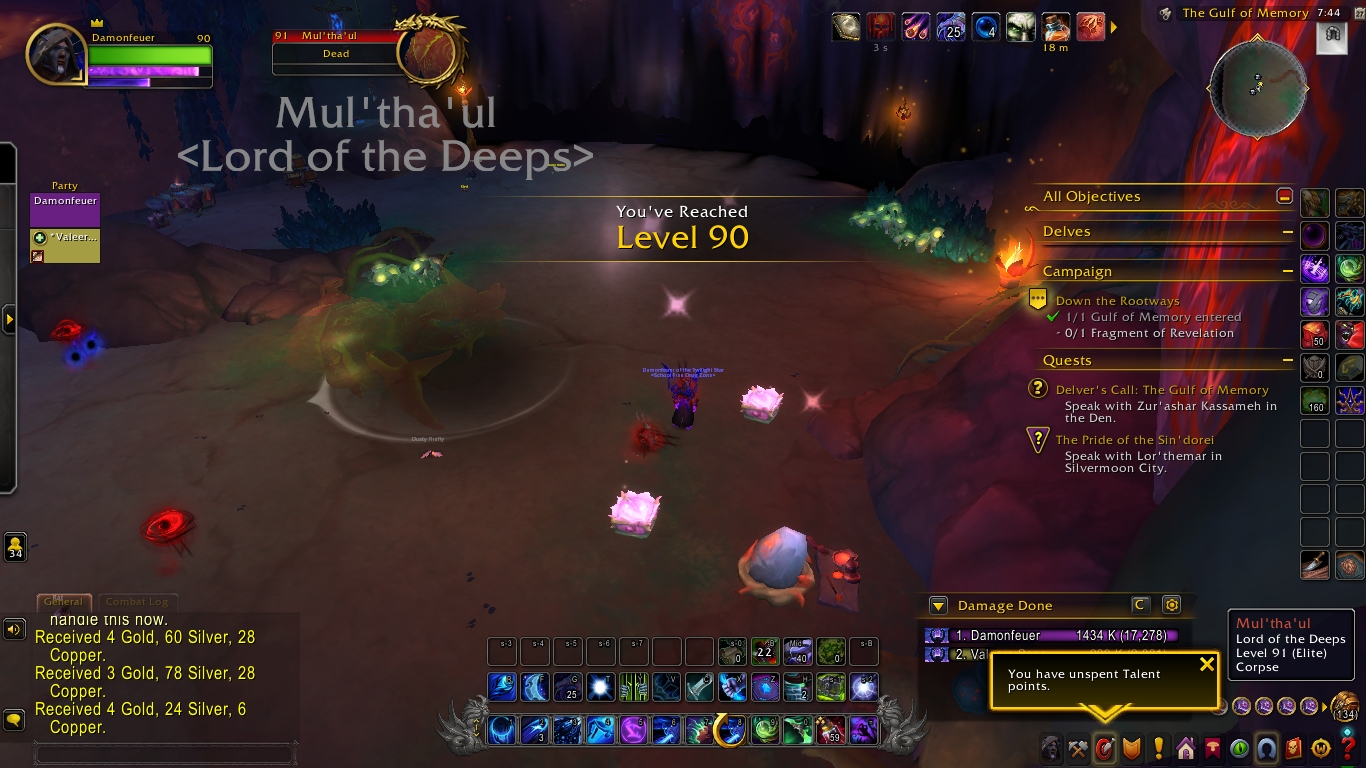Open the Damage Done meter dropdown arrow

[x=938, y=605]
